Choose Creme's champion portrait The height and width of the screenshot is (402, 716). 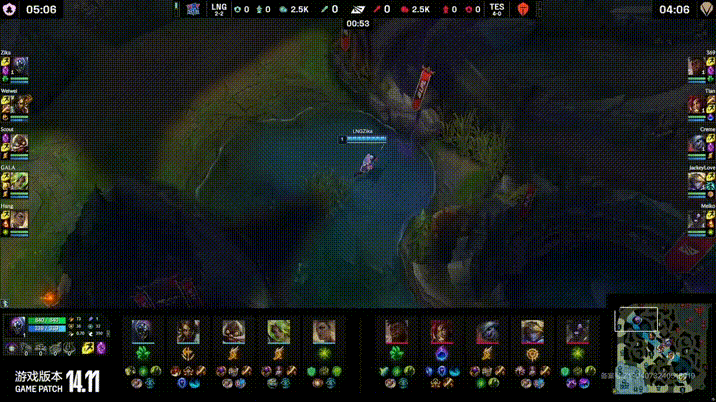tap(696, 143)
